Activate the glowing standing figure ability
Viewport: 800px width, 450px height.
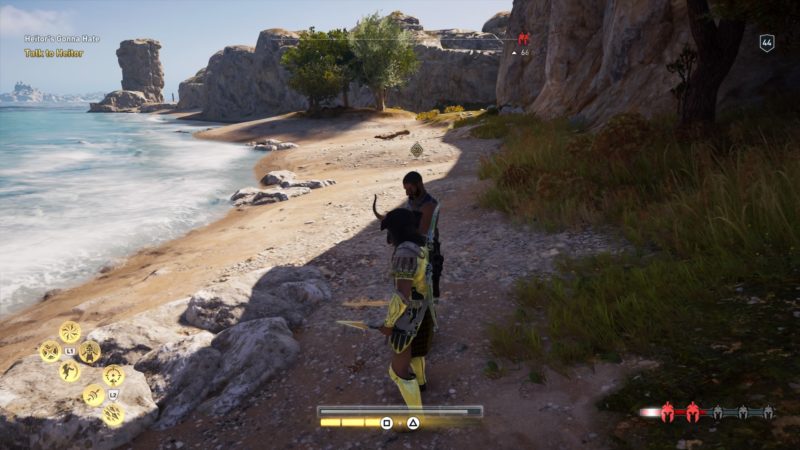coord(90,351)
